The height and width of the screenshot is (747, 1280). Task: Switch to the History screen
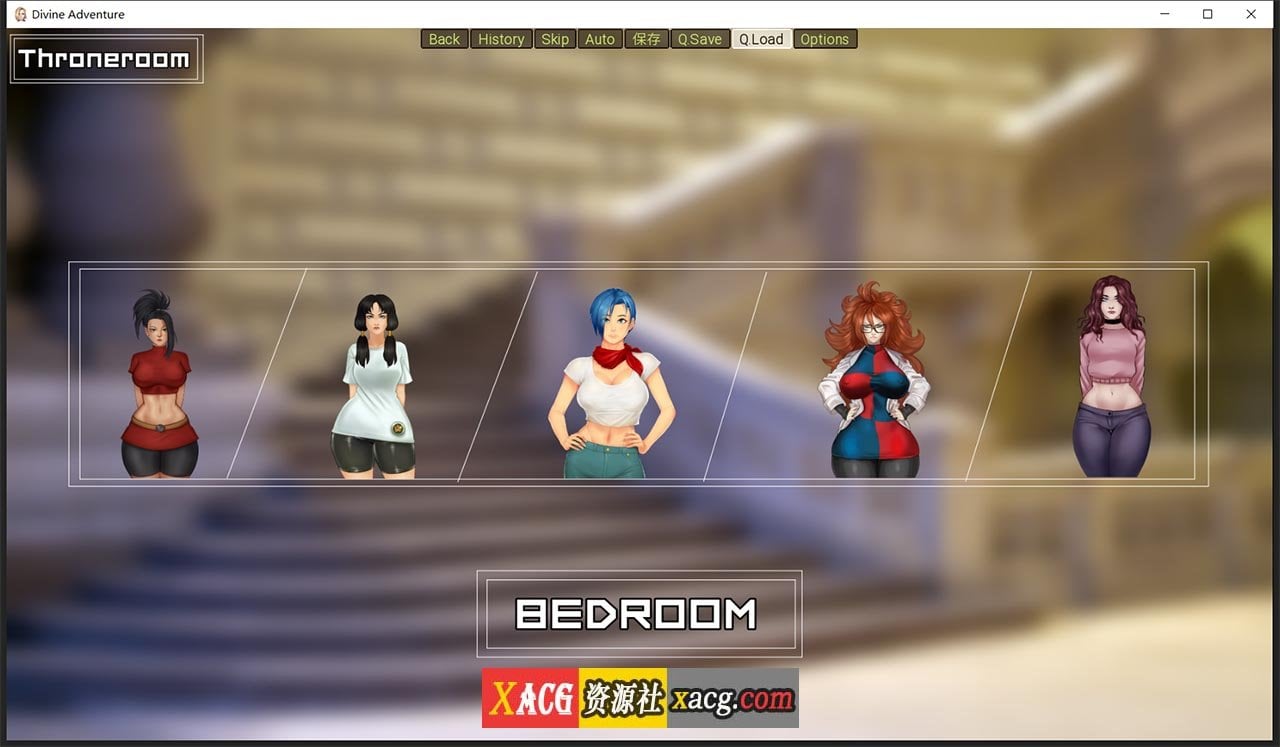coord(501,39)
